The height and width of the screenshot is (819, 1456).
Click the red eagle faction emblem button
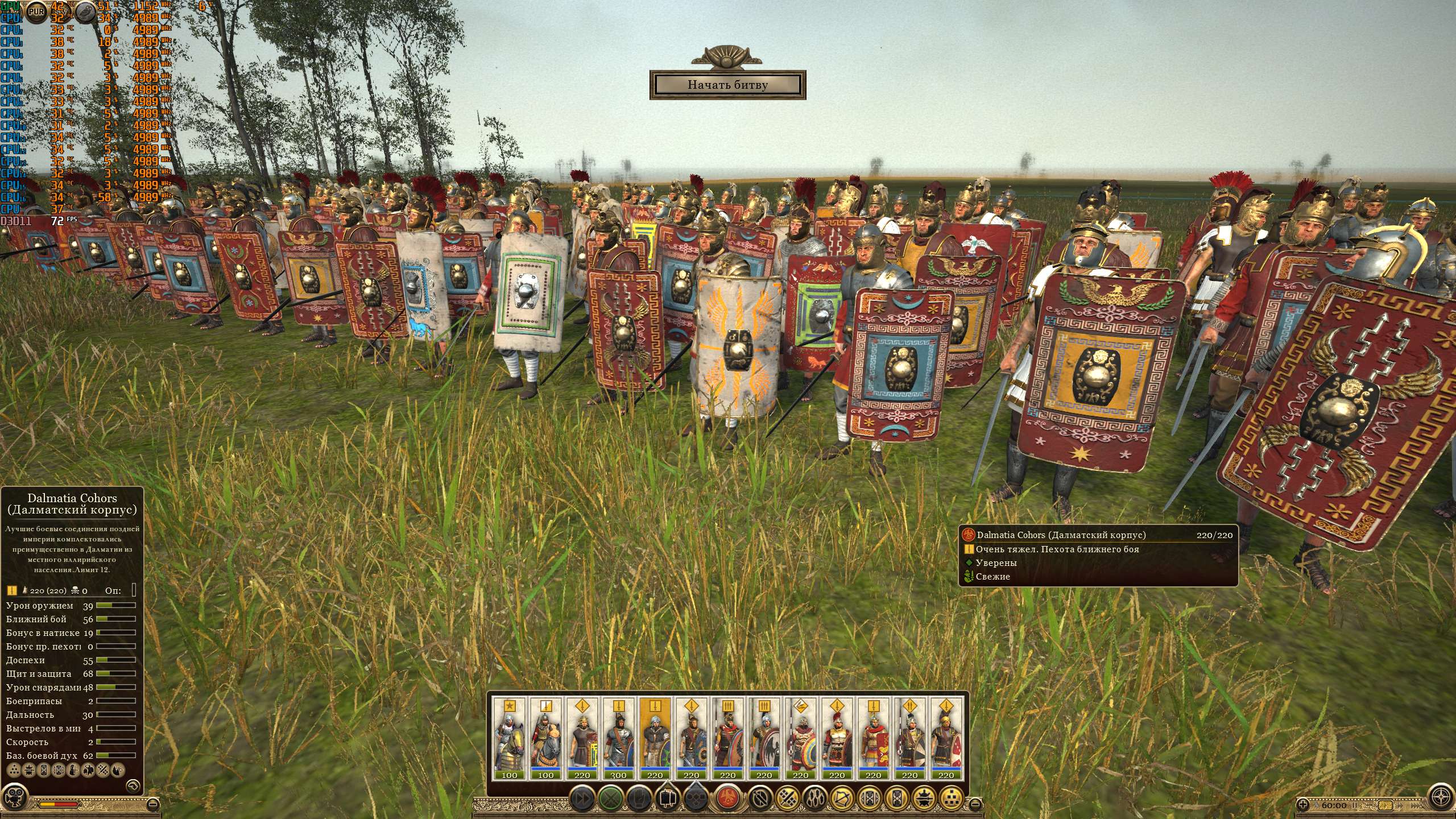(x=726, y=798)
